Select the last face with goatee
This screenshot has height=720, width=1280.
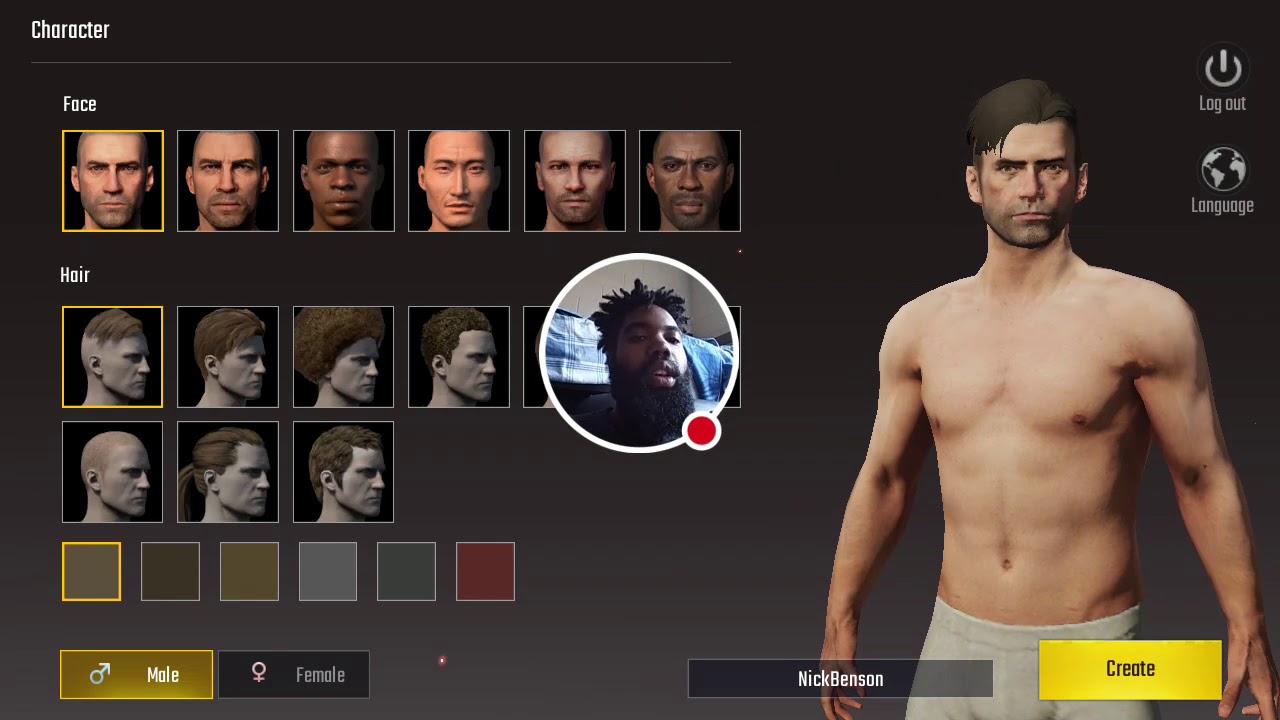pos(690,181)
